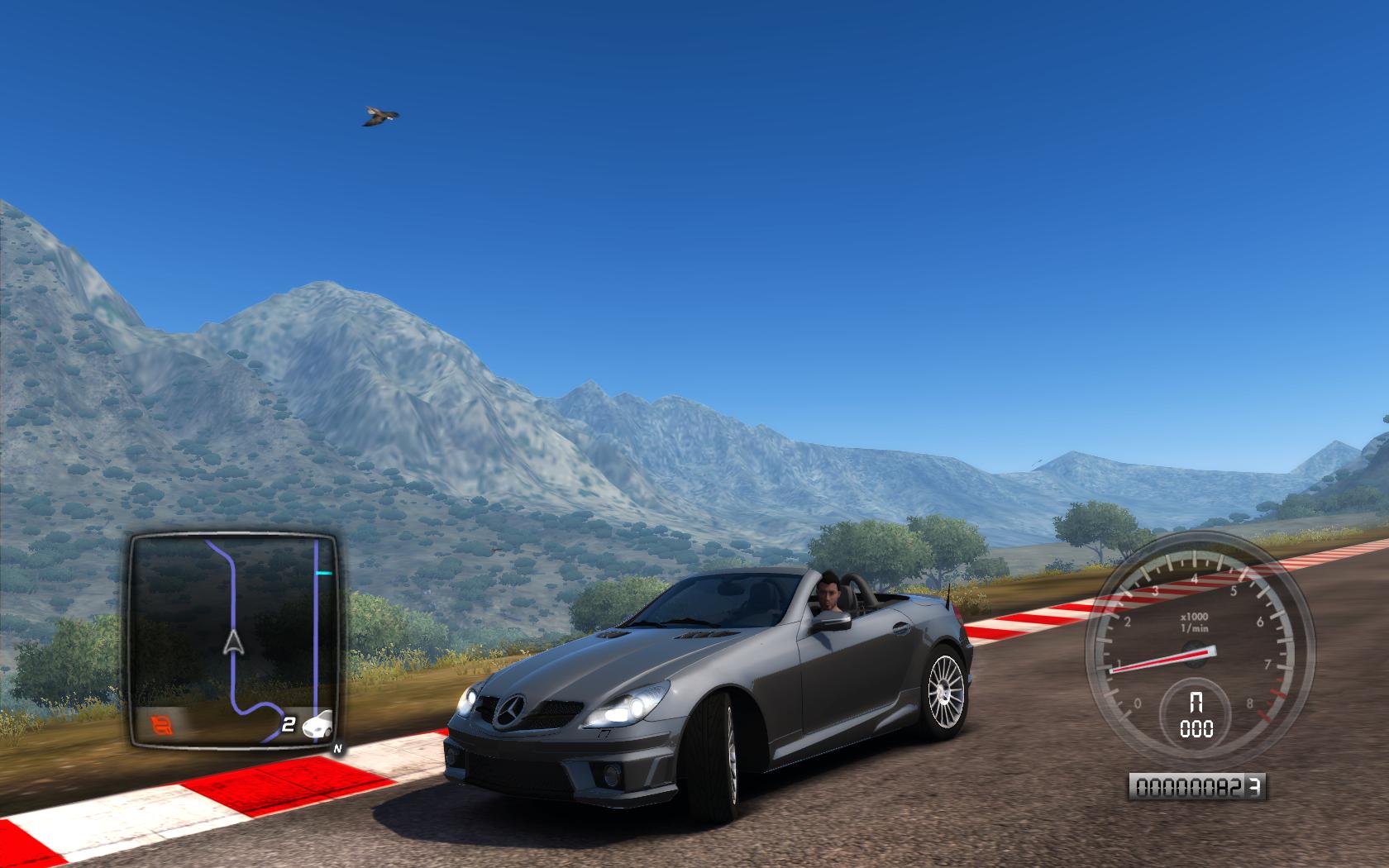Click the cyan marker on the minimap
The width and height of the screenshot is (1389, 868).
coord(325,571)
